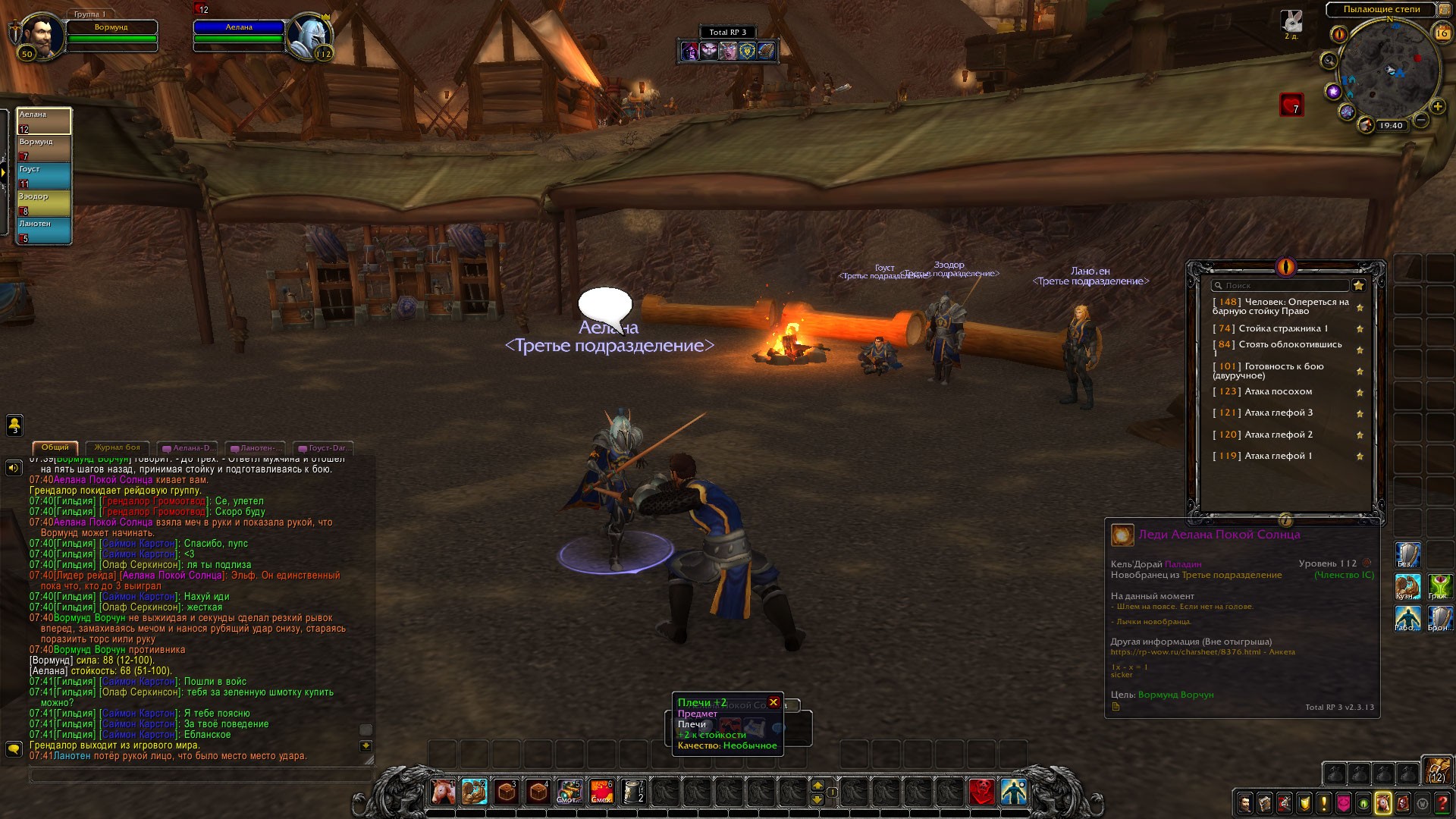Screen dimensions: 1456x819
Task: Open the Общий chat tab
Action: point(55,447)
